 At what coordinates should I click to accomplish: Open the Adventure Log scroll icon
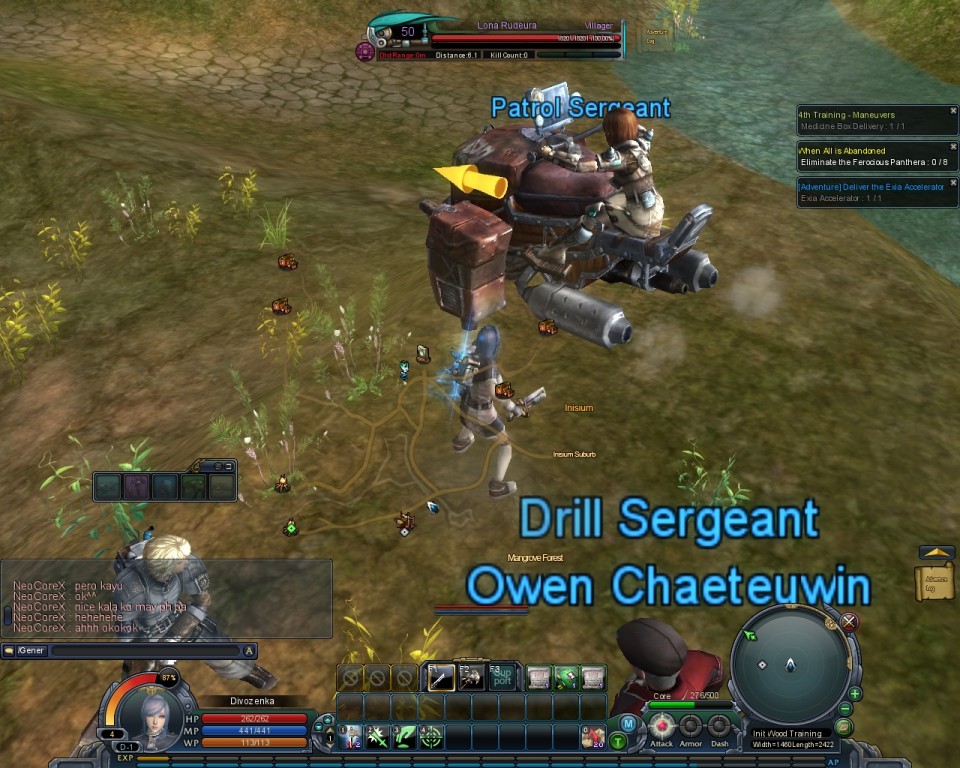(934, 581)
